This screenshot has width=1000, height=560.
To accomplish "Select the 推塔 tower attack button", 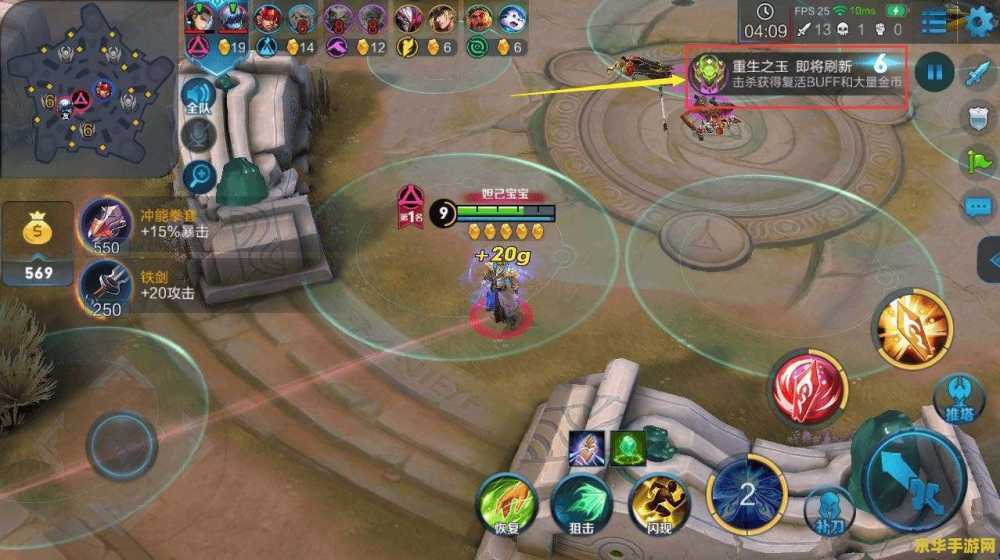I will [x=960, y=400].
